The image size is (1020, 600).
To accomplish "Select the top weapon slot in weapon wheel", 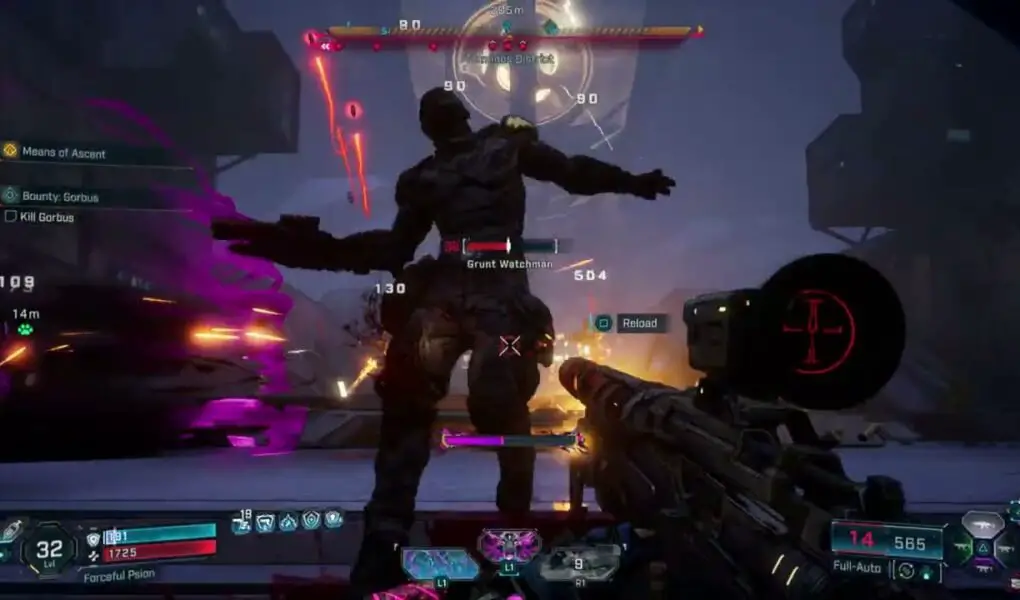I will coord(981,525).
